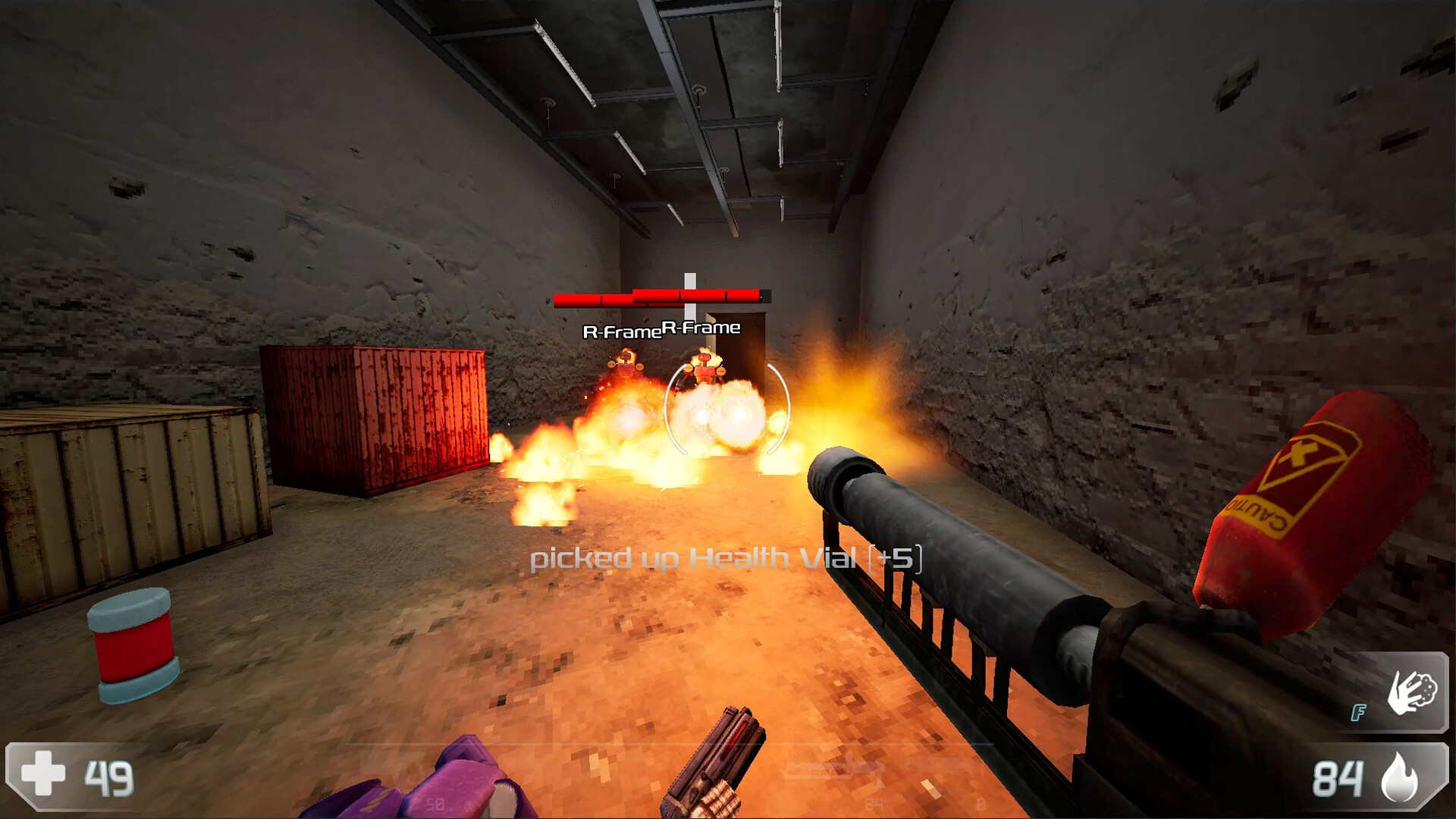This screenshot has width=1456, height=819.
Task: Click the left R-Frame enemy nameplate
Action: pyautogui.click(x=622, y=332)
